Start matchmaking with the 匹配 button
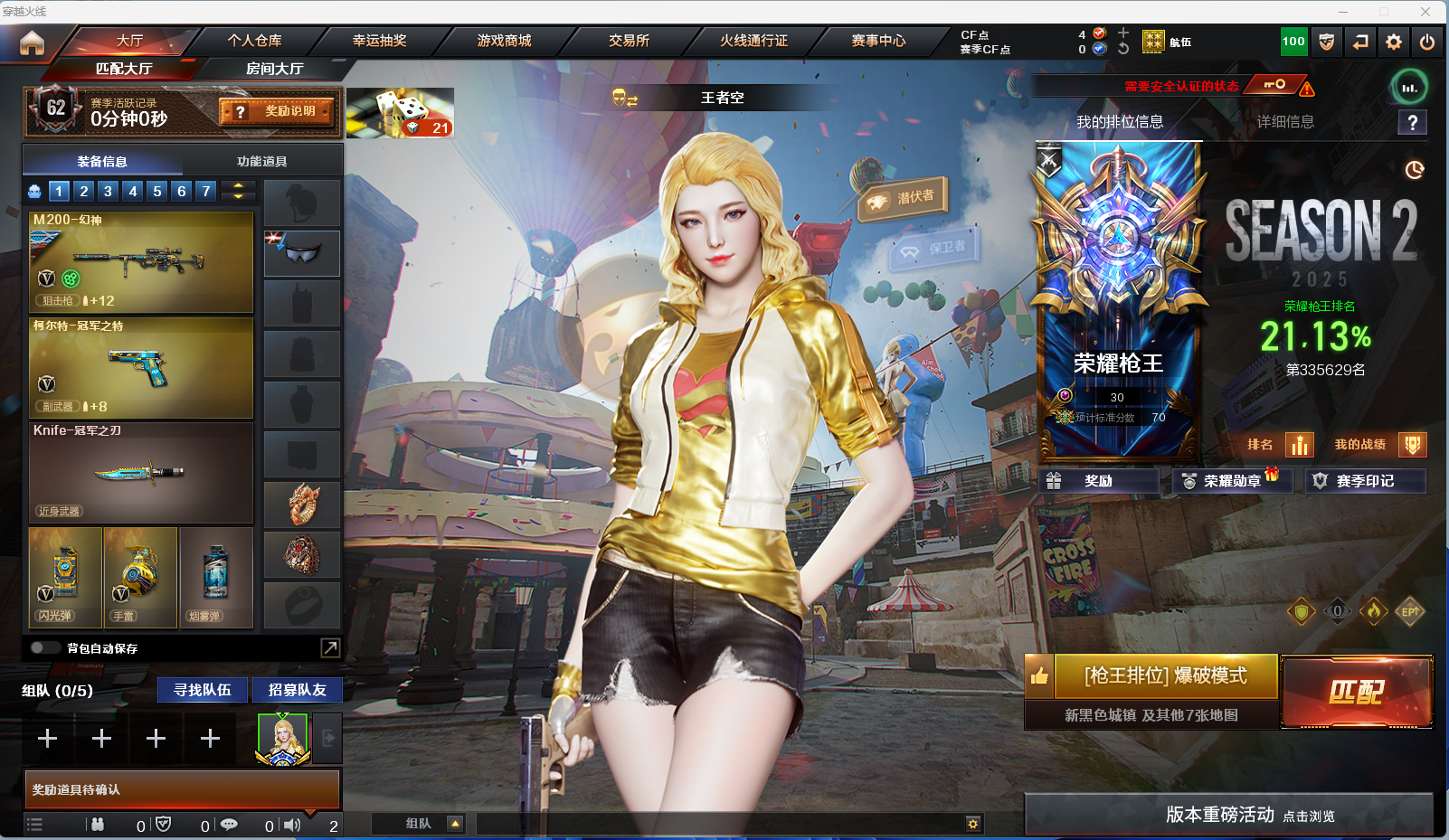The width and height of the screenshot is (1449, 840). click(1356, 692)
